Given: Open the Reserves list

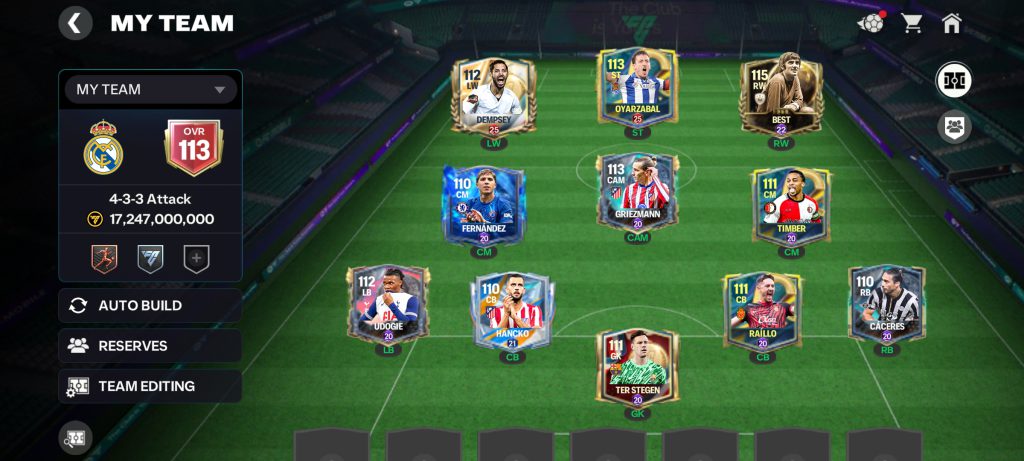Looking at the screenshot, I should (x=150, y=346).
